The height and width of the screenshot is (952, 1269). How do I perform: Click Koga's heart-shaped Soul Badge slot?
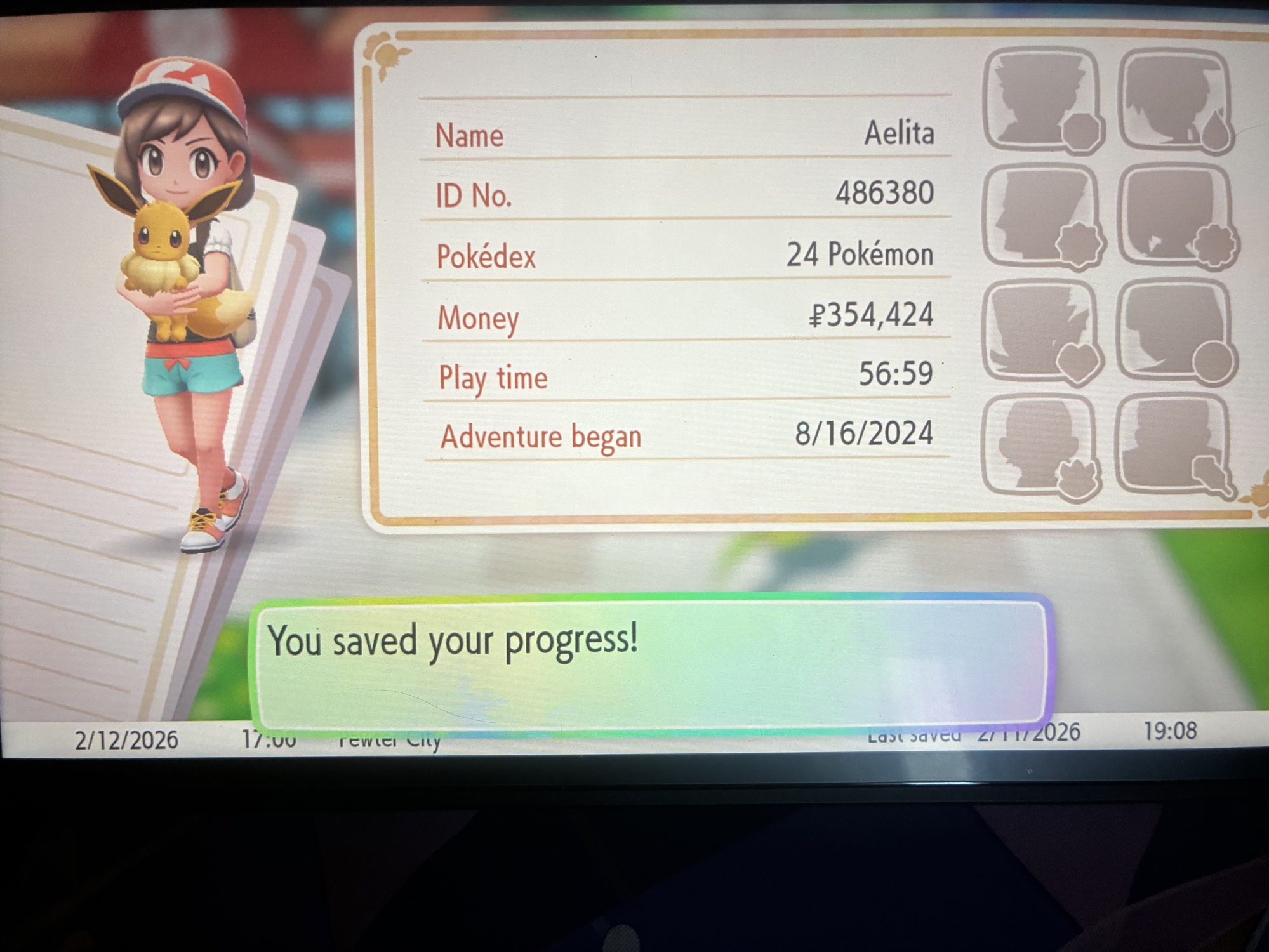tap(1042, 332)
